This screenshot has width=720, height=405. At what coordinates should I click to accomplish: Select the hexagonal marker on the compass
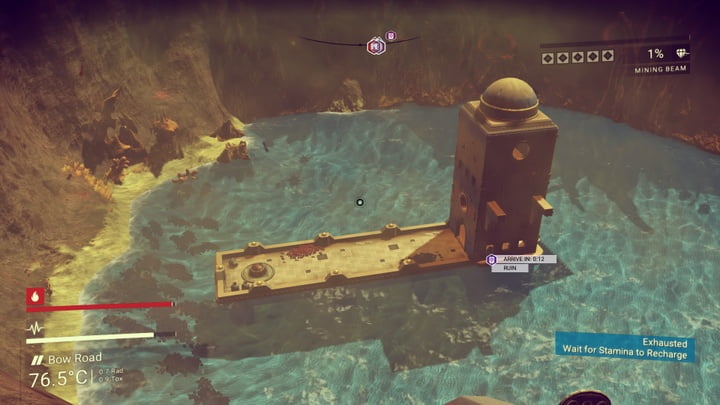click(376, 45)
